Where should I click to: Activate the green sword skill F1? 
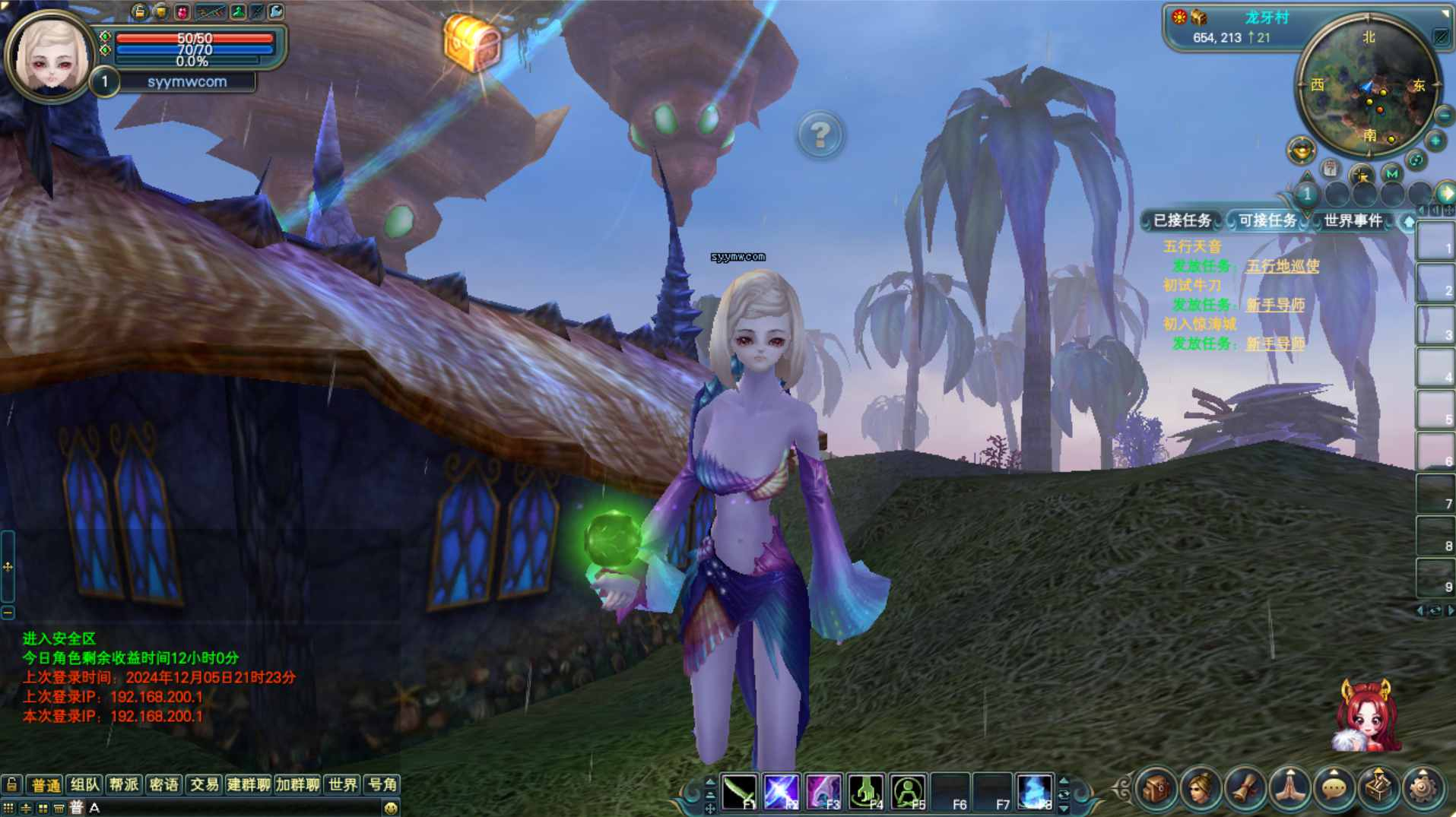[738, 792]
